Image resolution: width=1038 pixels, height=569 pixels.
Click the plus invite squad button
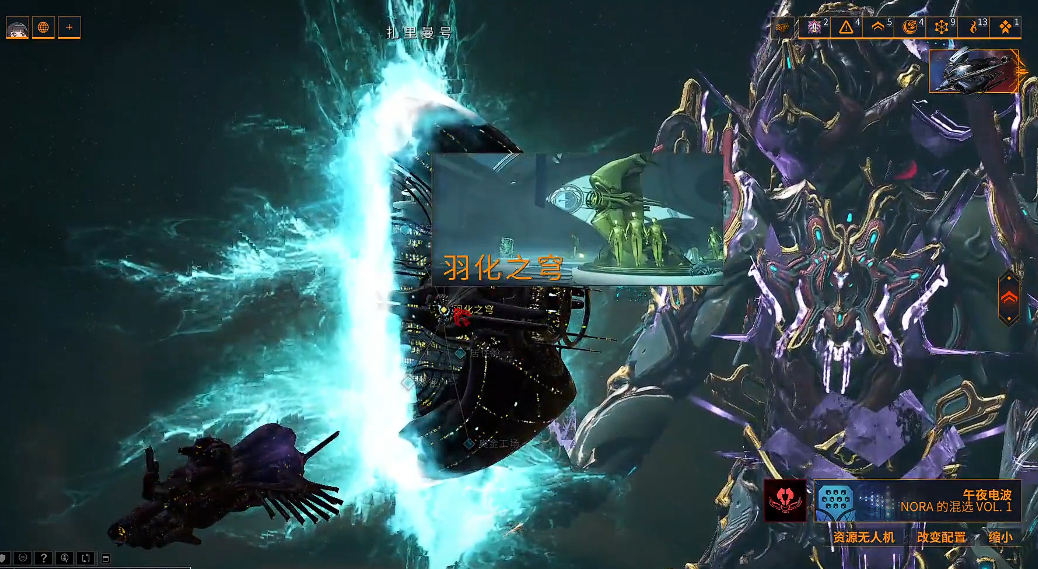pyautogui.click(x=69, y=27)
